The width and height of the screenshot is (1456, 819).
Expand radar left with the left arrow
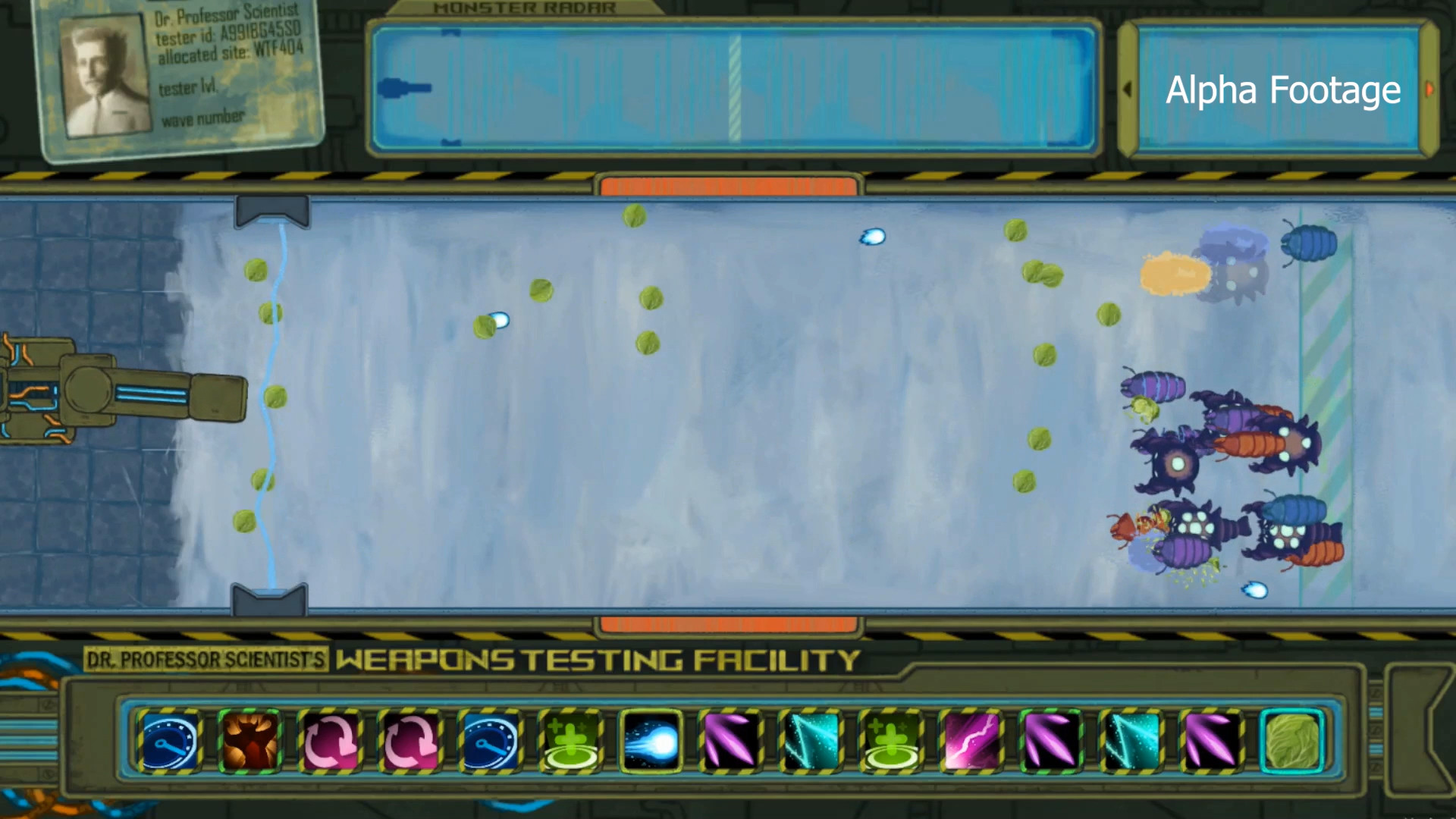pyautogui.click(x=1128, y=89)
